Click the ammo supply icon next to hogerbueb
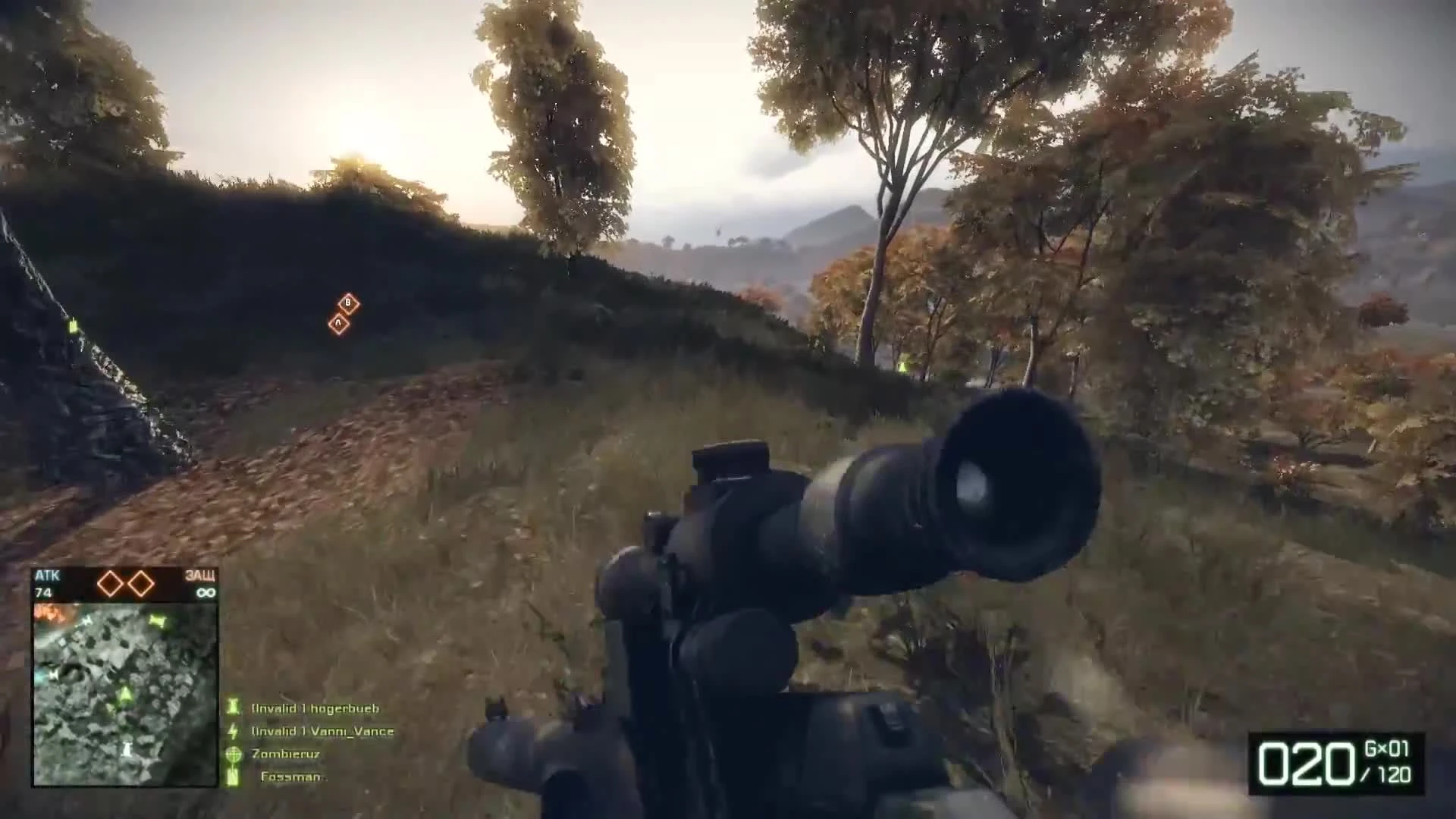This screenshot has height=819, width=1456. point(232,708)
